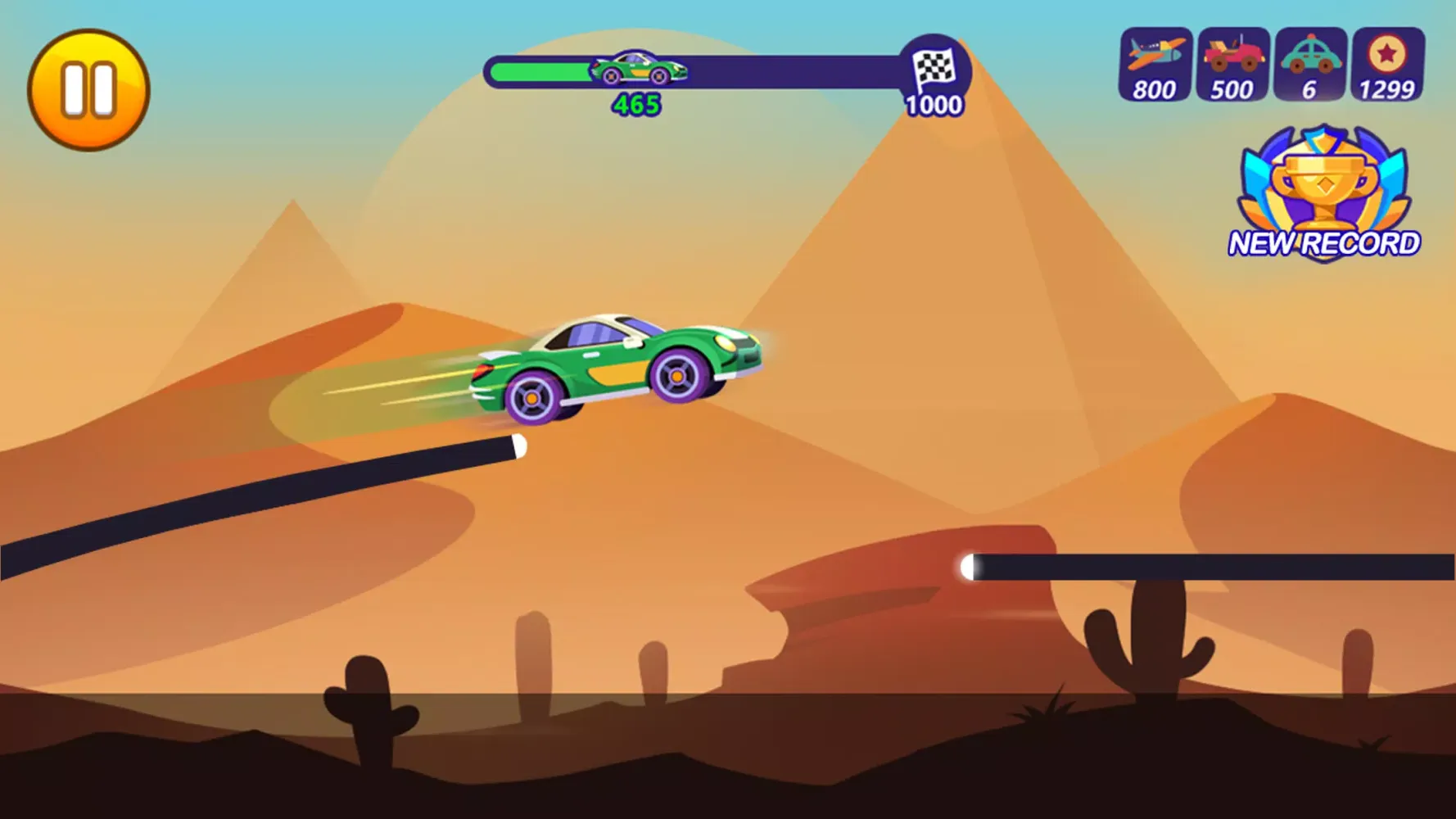Select the airplane icon showing 800

pos(1155,65)
